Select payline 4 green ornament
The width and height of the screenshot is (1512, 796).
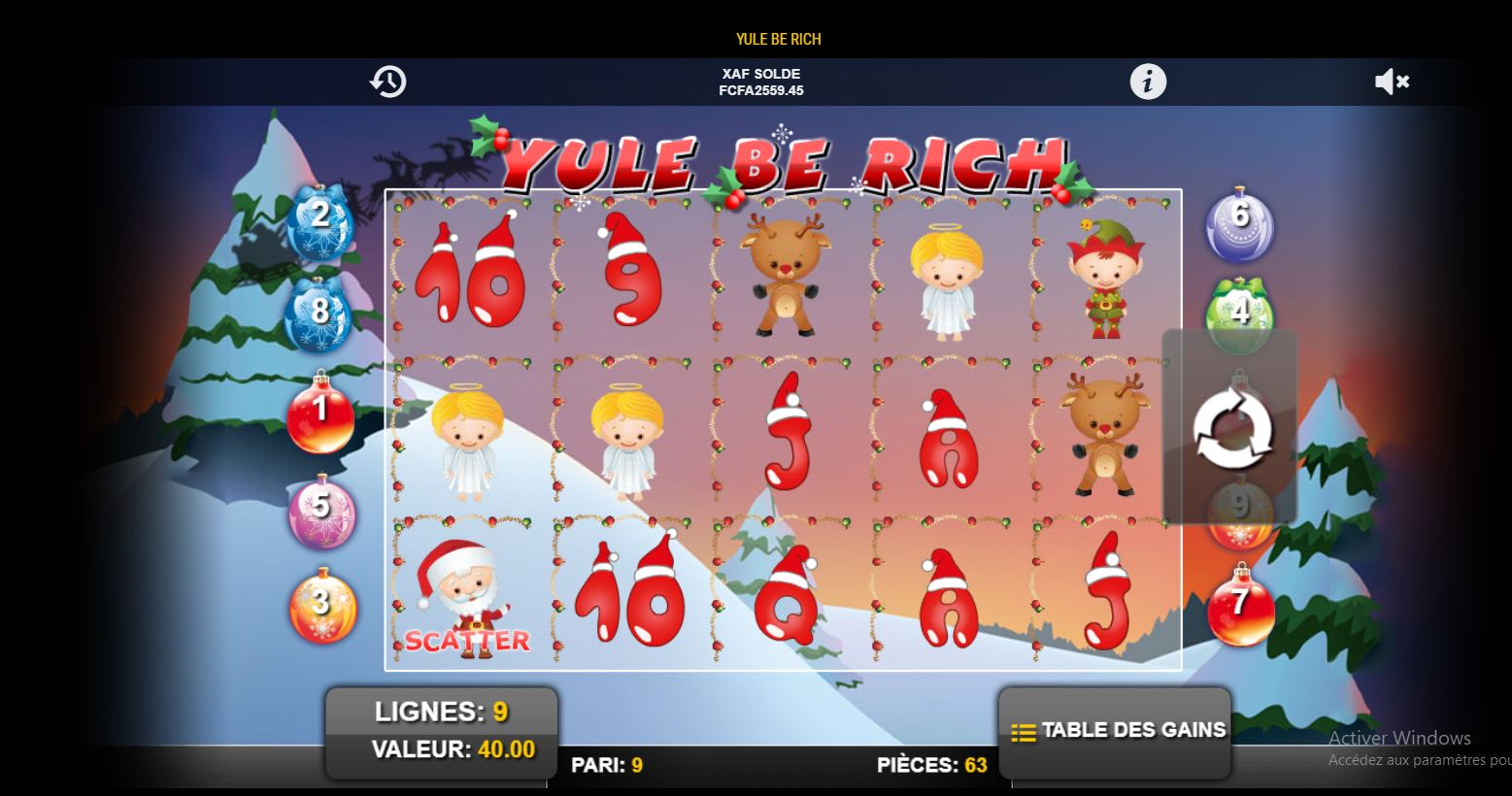pyautogui.click(x=1238, y=311)
